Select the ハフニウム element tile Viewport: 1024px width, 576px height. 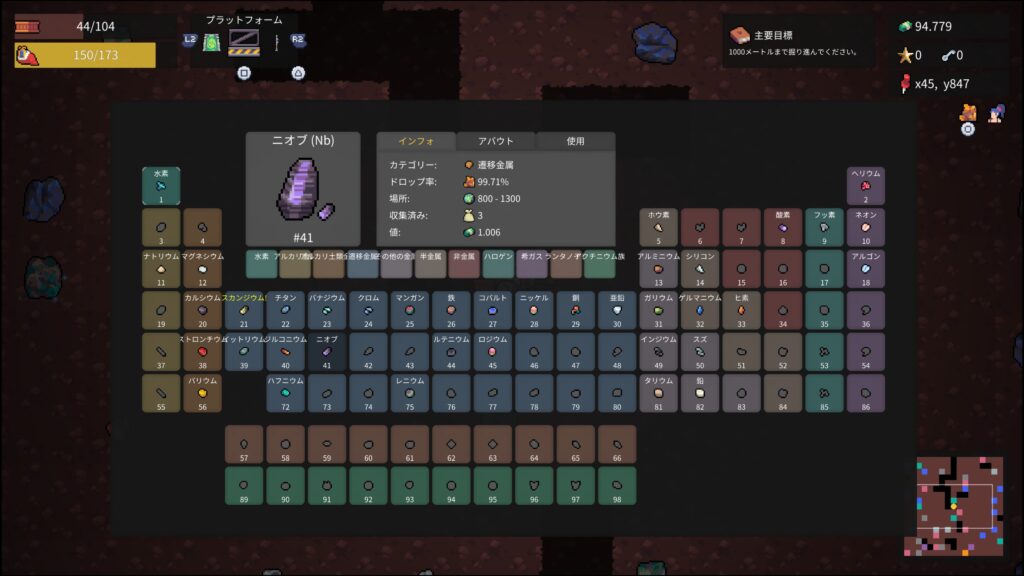coord(285,393)
